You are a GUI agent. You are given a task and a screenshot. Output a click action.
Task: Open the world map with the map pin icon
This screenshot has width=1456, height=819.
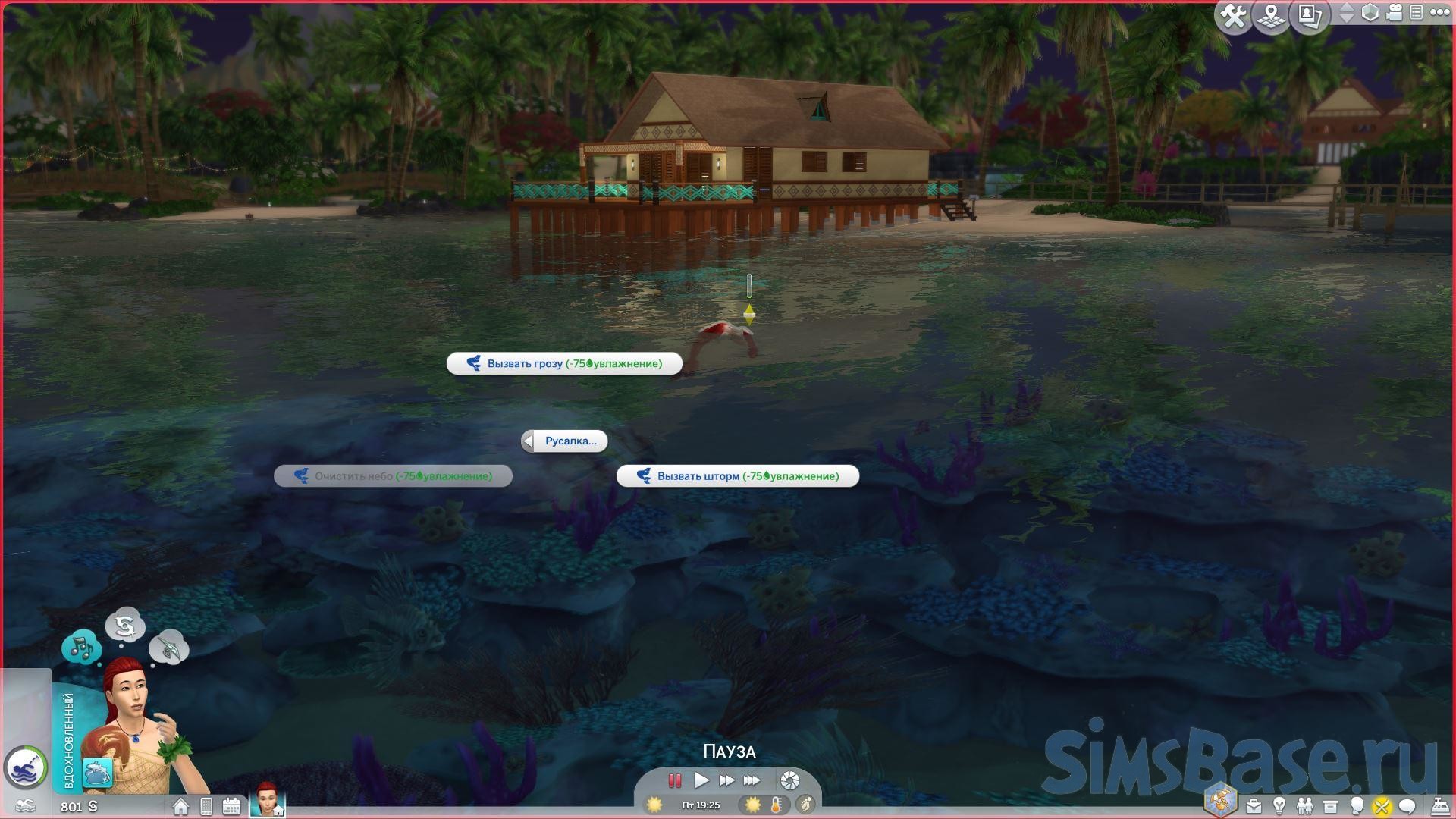click(x=1272, y=16)
